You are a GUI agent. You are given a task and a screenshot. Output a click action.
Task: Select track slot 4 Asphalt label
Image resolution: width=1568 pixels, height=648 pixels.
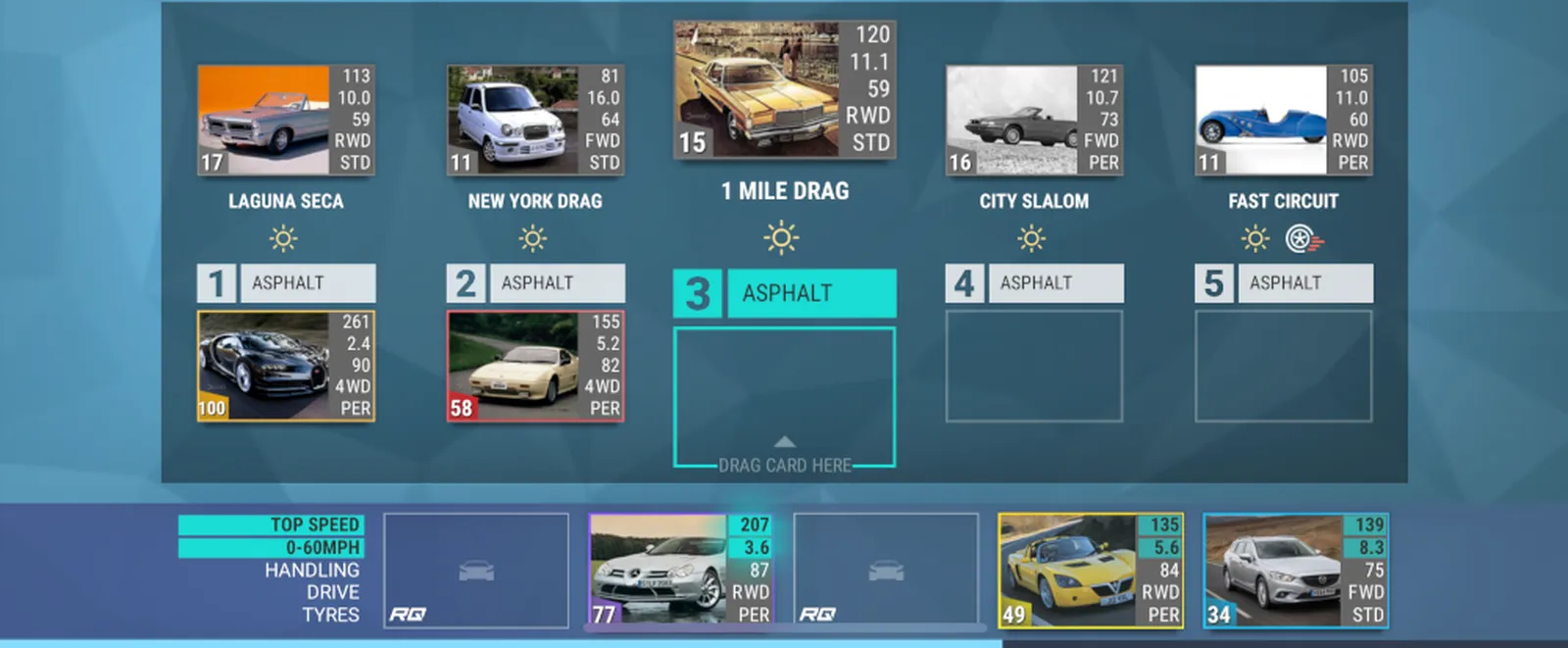point(1055,283)
